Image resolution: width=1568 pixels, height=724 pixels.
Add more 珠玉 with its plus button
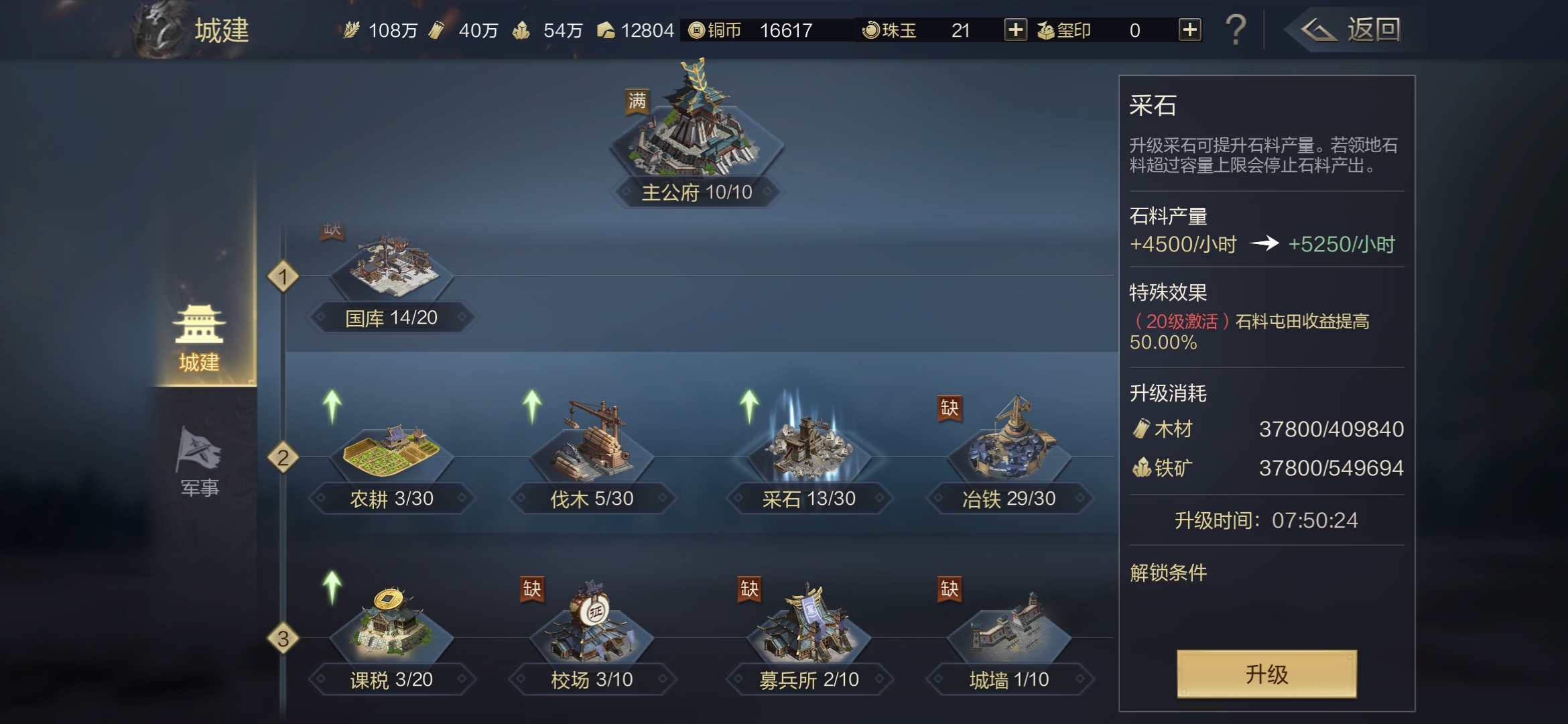pos(1015,30)
